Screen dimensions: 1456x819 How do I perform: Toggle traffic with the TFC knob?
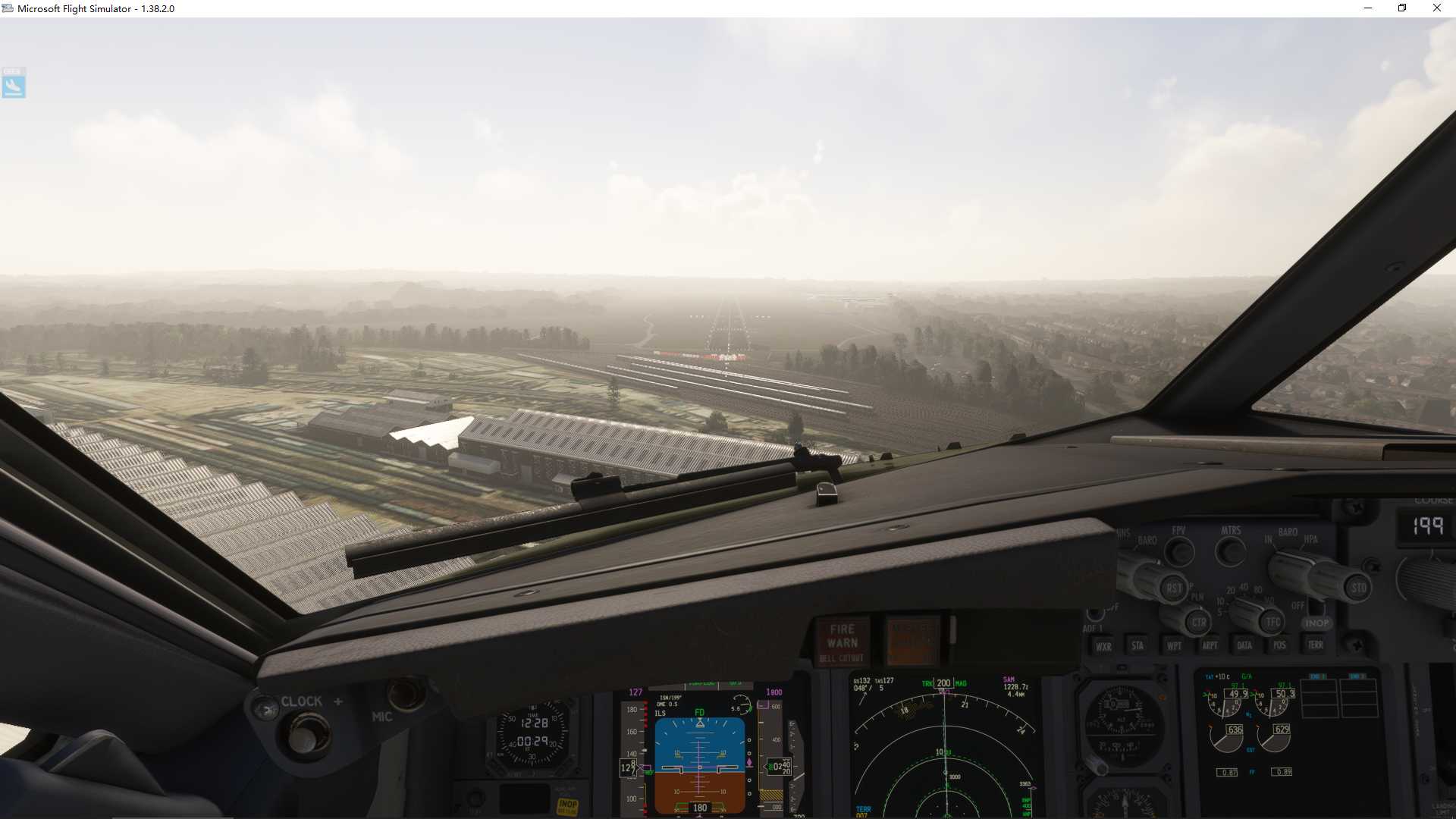(x=1271, y=621)
